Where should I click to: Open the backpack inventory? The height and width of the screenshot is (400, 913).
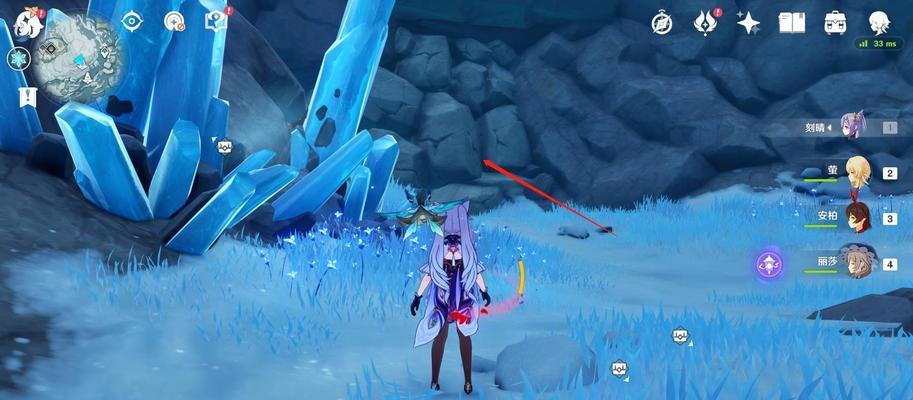click(835, 21)
